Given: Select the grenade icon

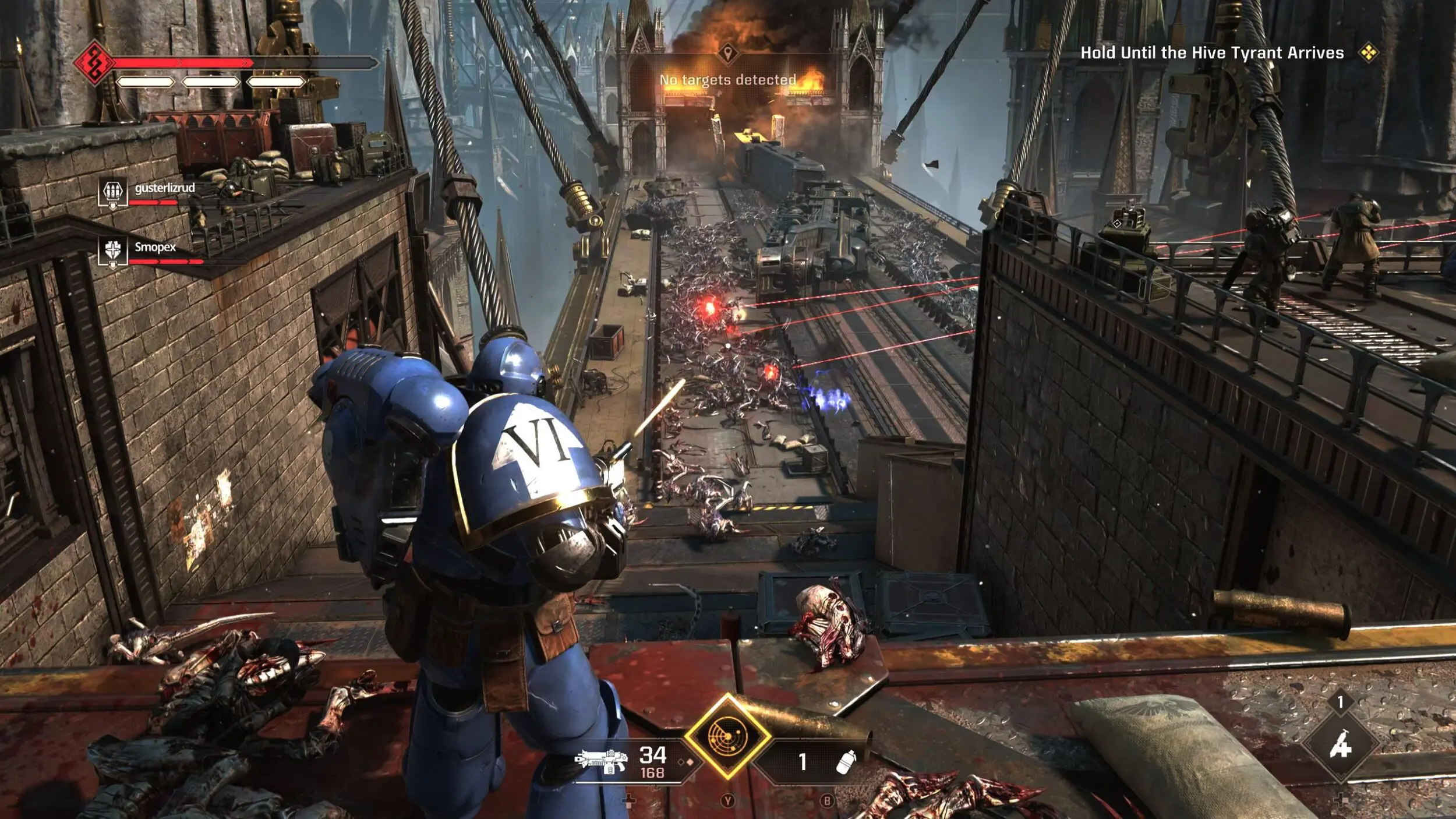Looking at the screenshot, I should pos(845,761).
